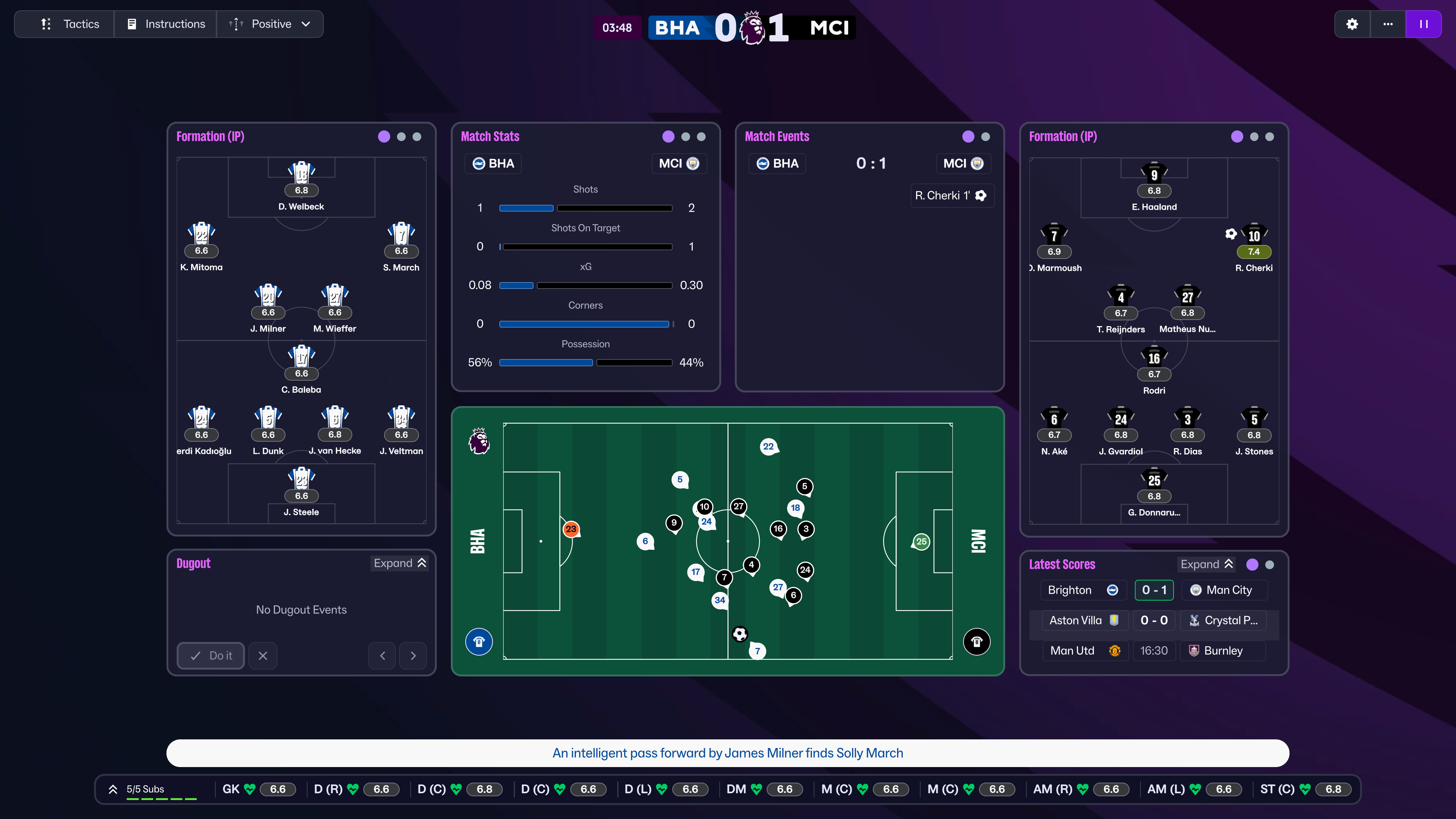Open team Instructions
Image resolution: width=1456 pixels, height=819 pixels.
tap(166, 24)
